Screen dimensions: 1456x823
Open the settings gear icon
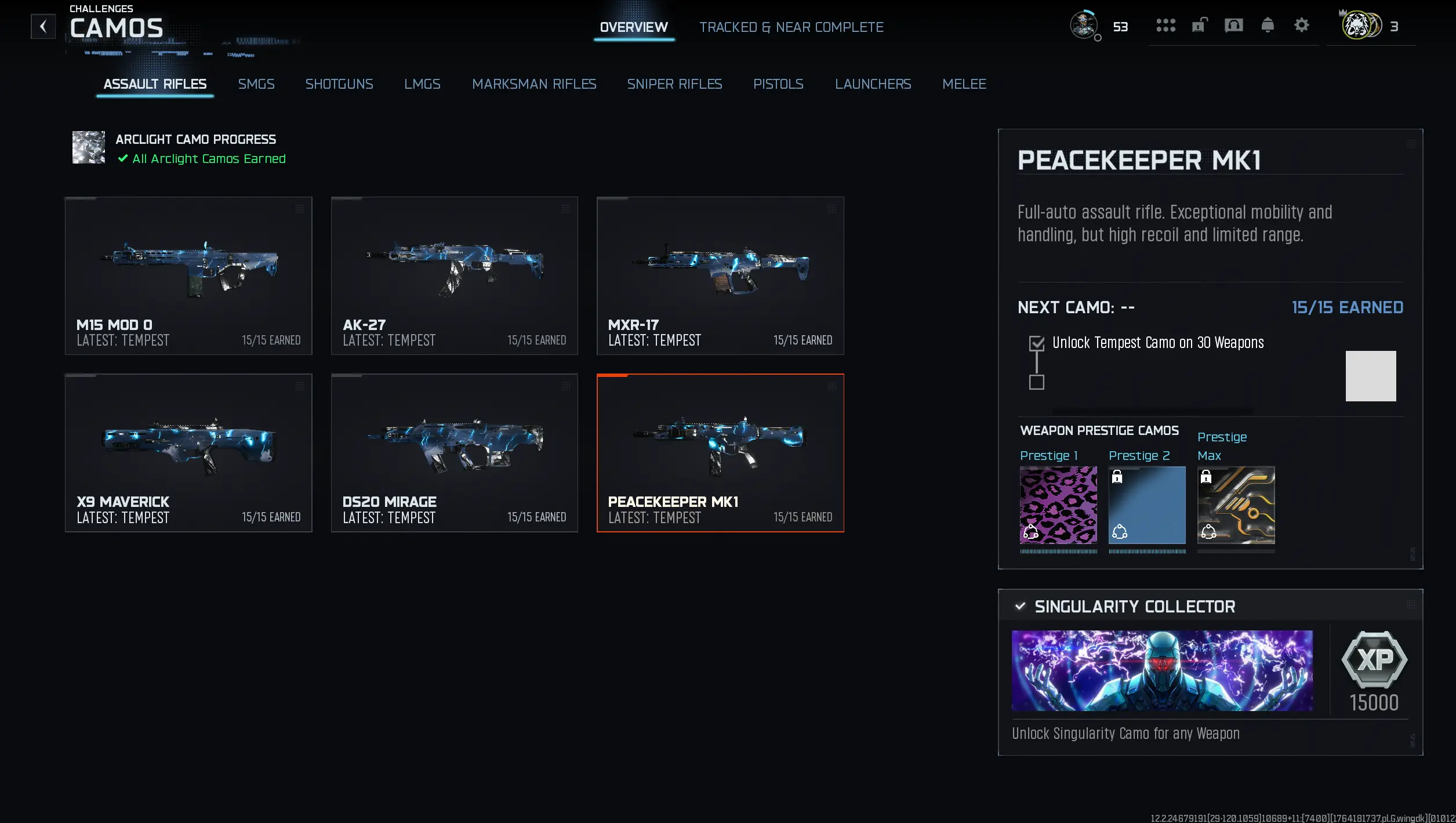tap(1301, 26)
